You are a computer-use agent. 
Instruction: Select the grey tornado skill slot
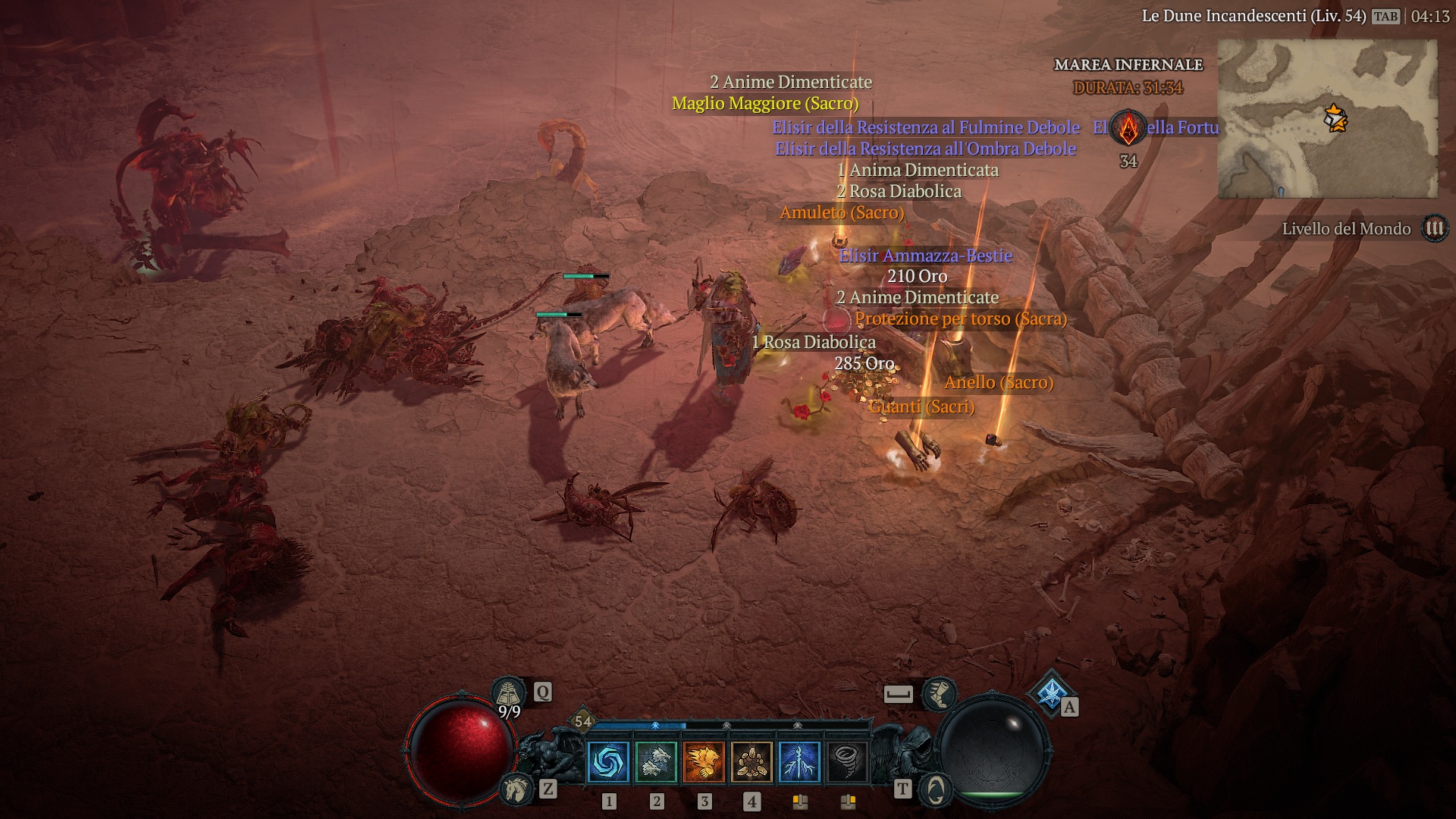point(847,761)
